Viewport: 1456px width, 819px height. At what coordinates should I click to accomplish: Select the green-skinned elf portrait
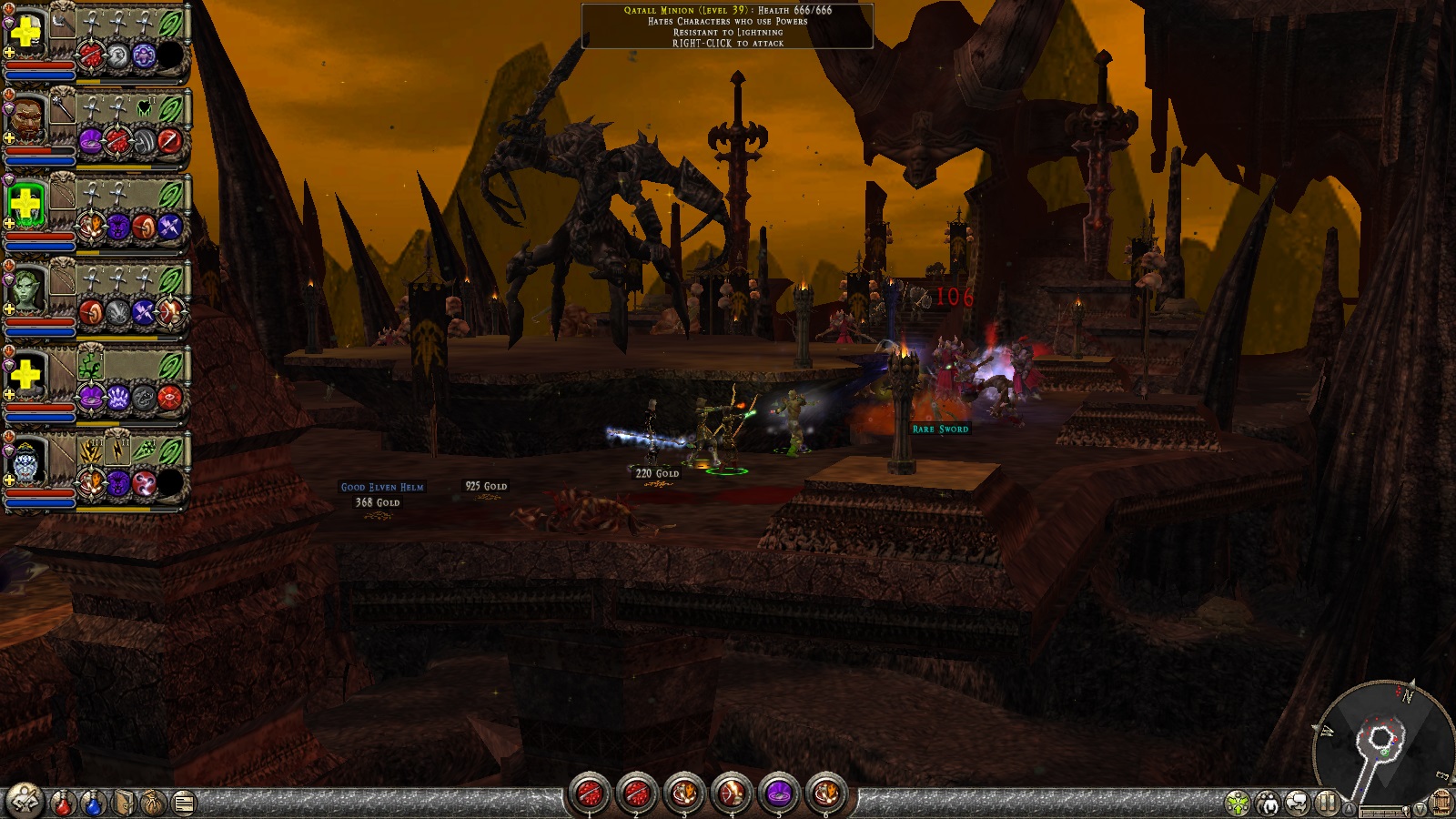coord(25,291)
